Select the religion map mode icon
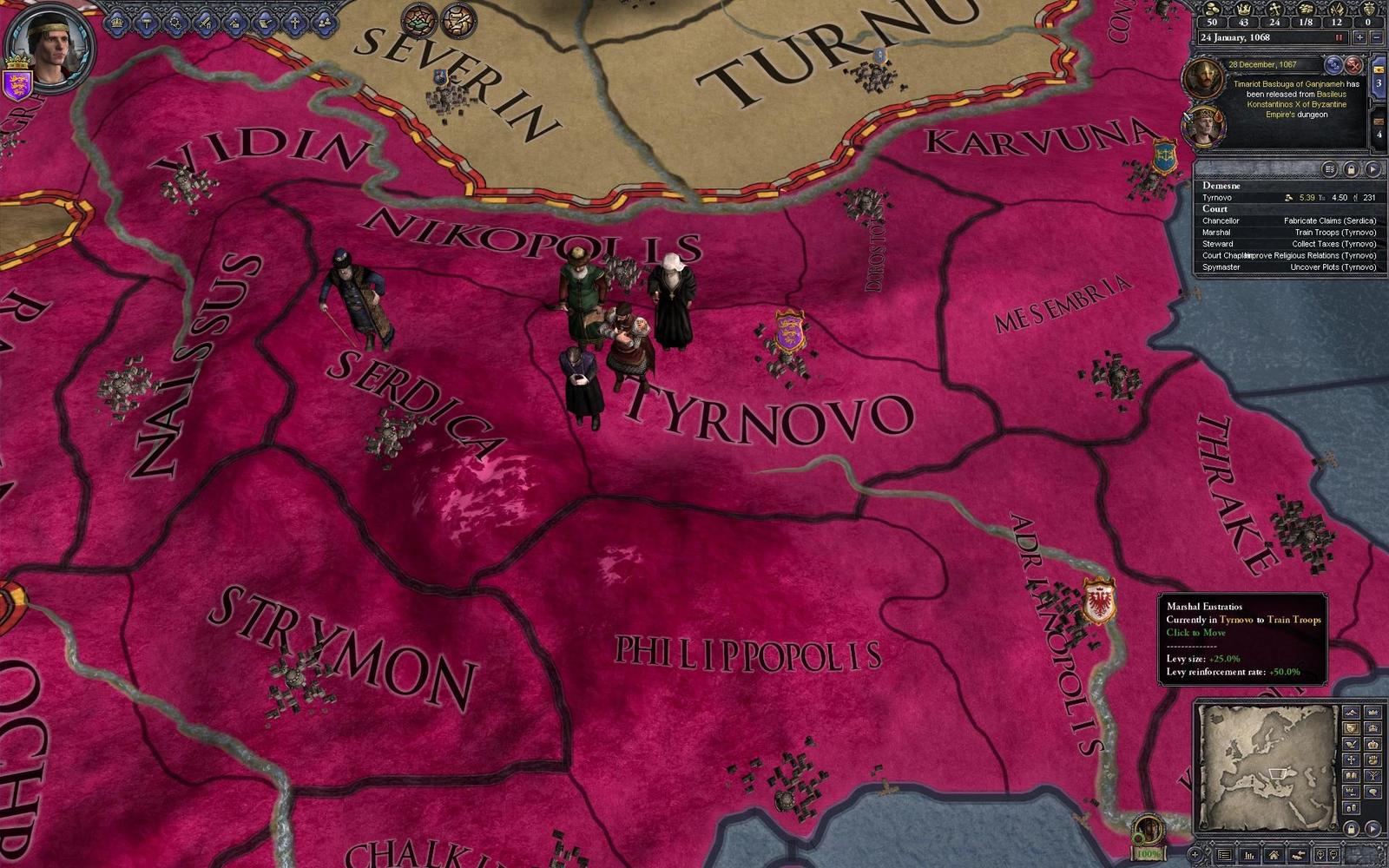This screenshot has height=868, width=1389. (x=1351, y=760)
